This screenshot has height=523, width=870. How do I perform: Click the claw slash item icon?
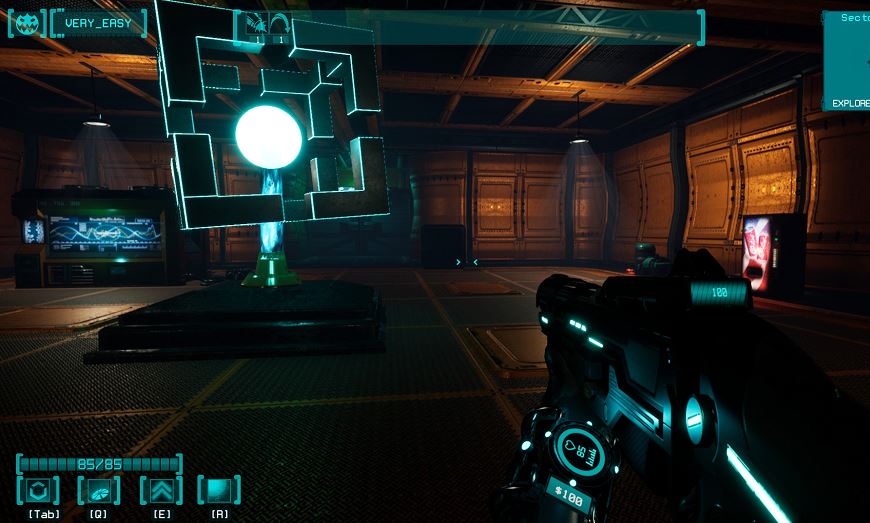tap(256, 24)
